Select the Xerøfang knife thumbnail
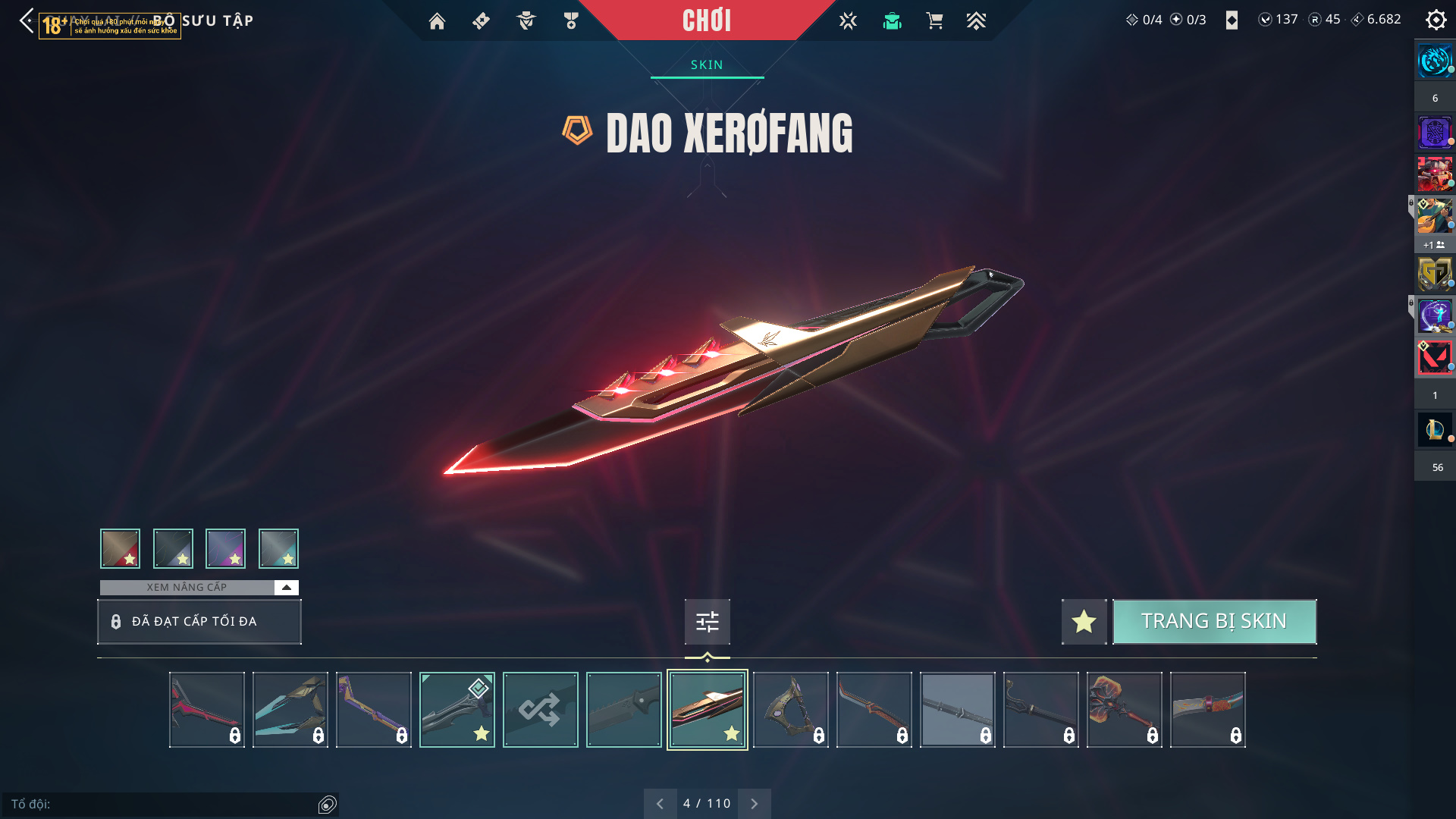The width and height of the screenshot is (1456, 819). 707,710
